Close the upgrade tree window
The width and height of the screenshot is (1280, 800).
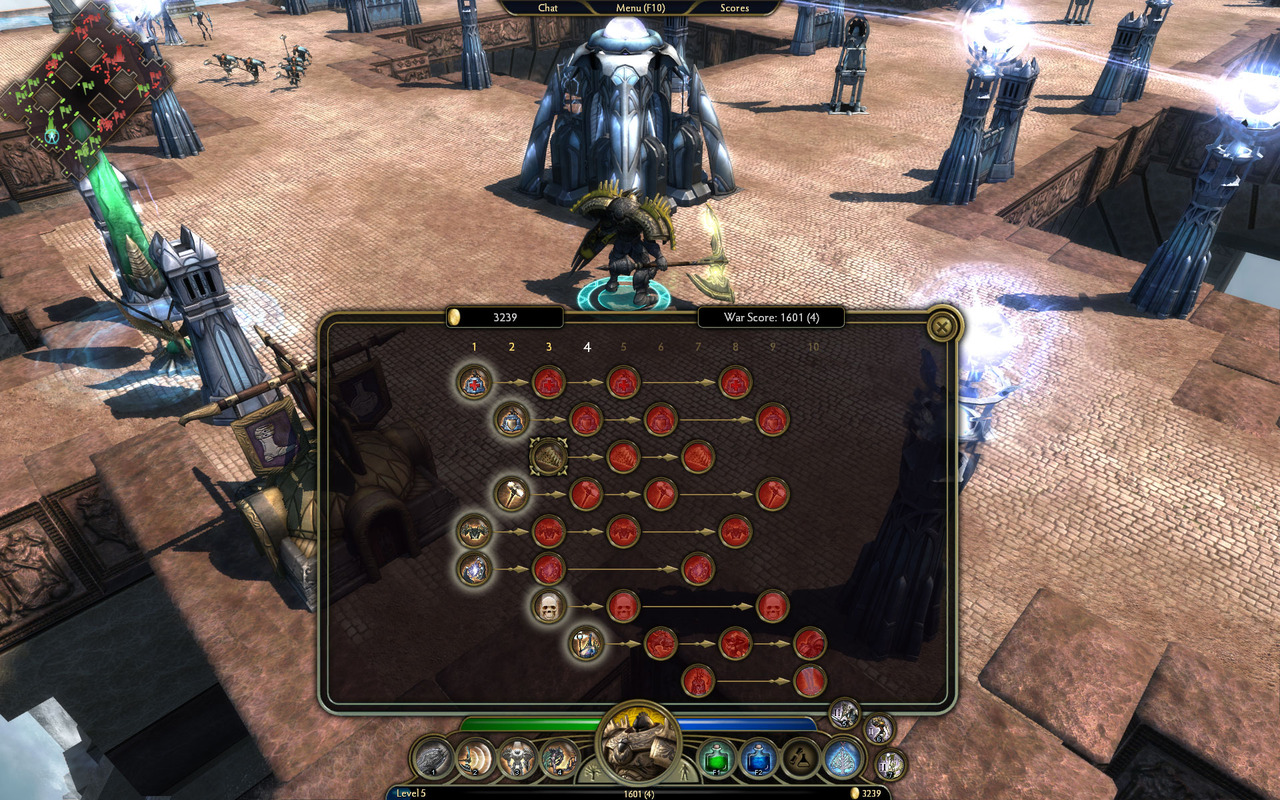940,326
